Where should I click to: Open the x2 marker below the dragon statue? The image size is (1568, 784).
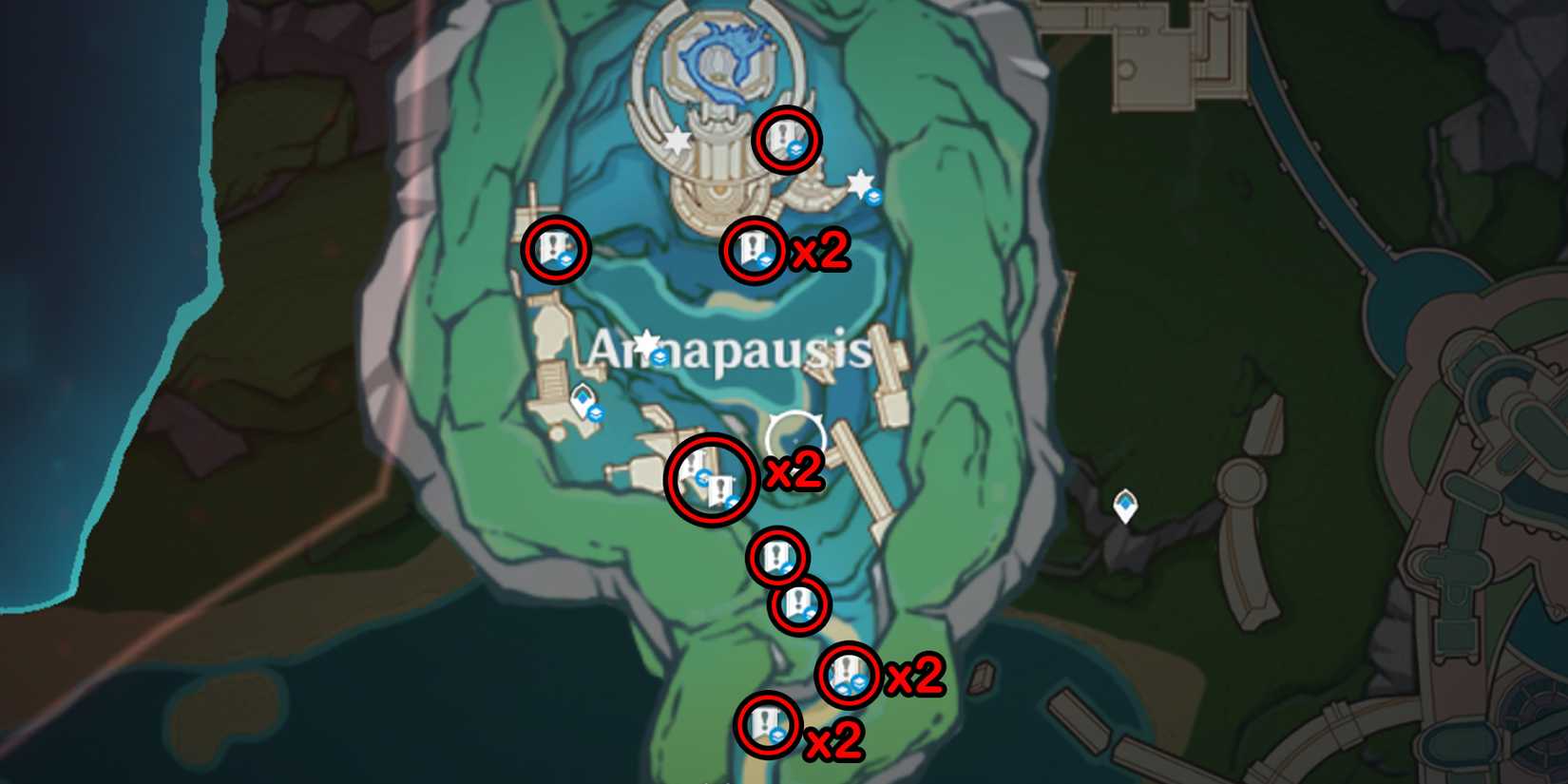pyautogui.click(x=755, y=252)
